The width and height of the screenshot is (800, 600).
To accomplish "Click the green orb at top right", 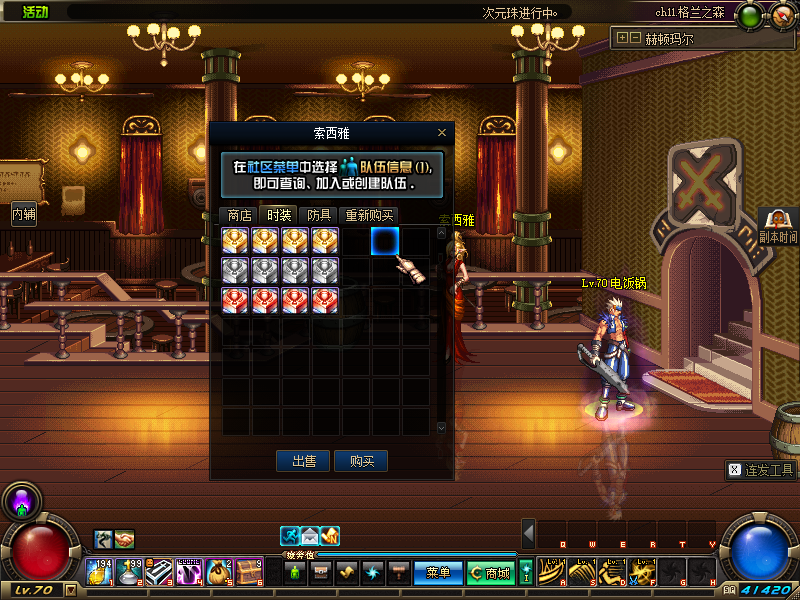I will (x=749, y=15).
